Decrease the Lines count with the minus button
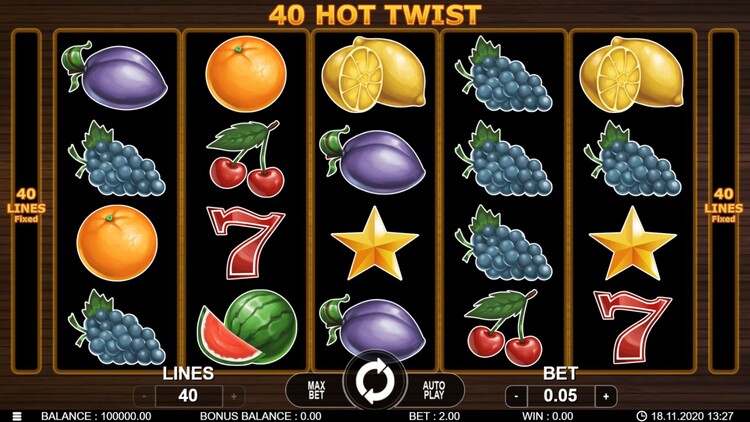This screenshot has width=750, height=422. pyautogui.click(x=144, y=396)
